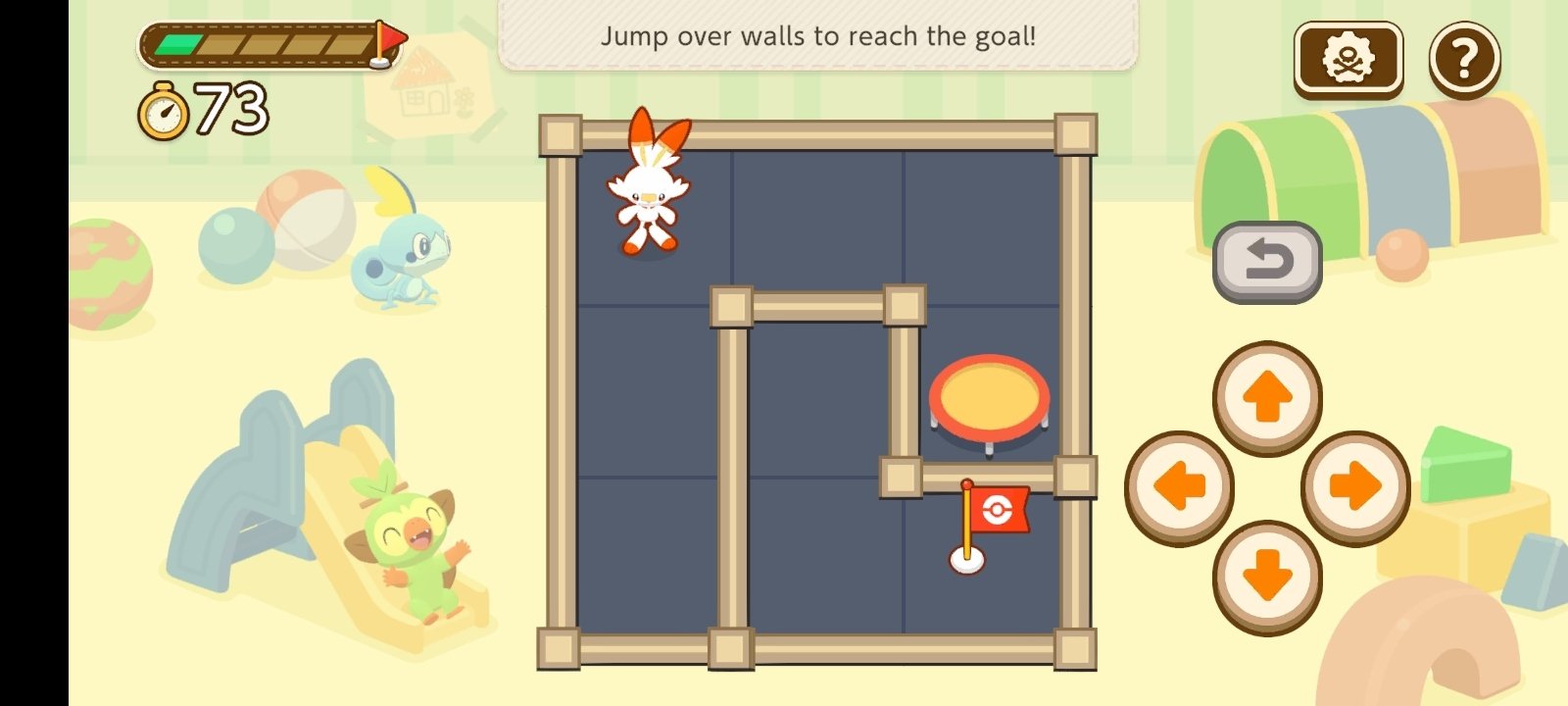Move left with the left arrow button
The height and width of the screenshot is (706, 1568).
1179,487
